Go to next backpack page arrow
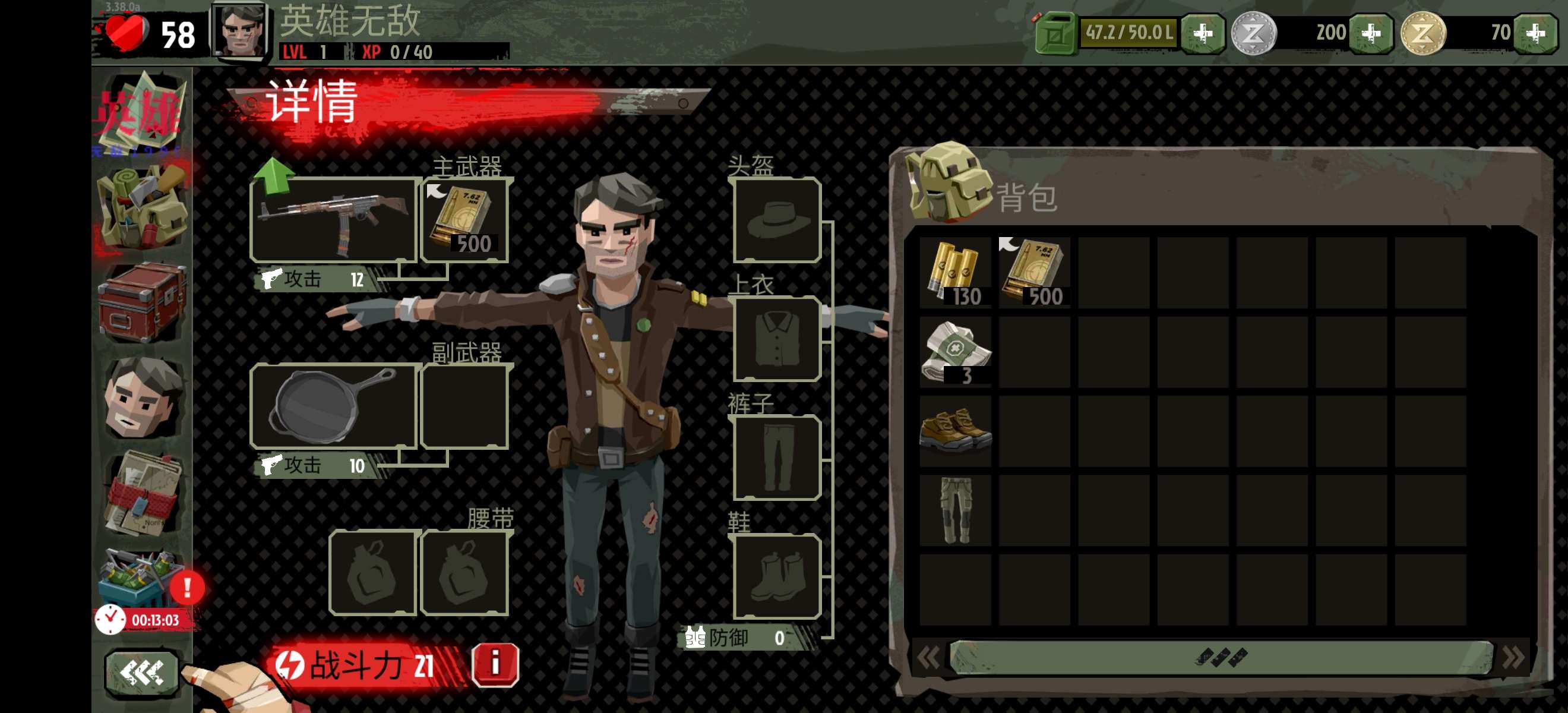The image size is (1568, 713). 1513,658
